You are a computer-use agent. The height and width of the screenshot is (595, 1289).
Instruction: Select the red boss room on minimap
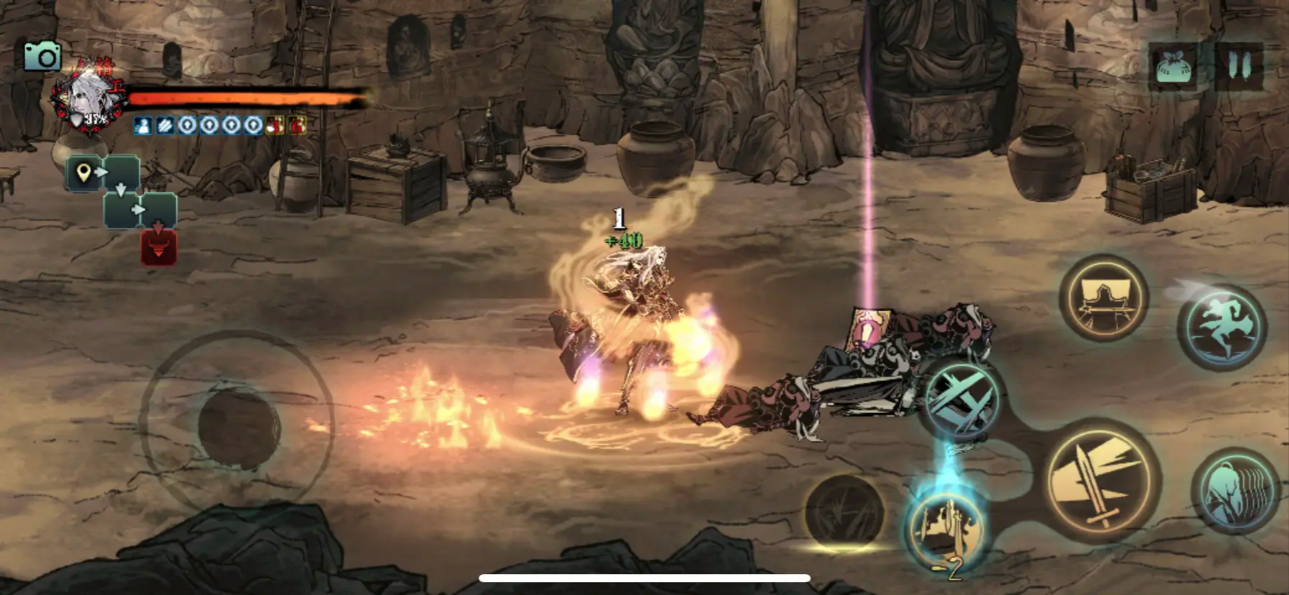coord(158,248)
